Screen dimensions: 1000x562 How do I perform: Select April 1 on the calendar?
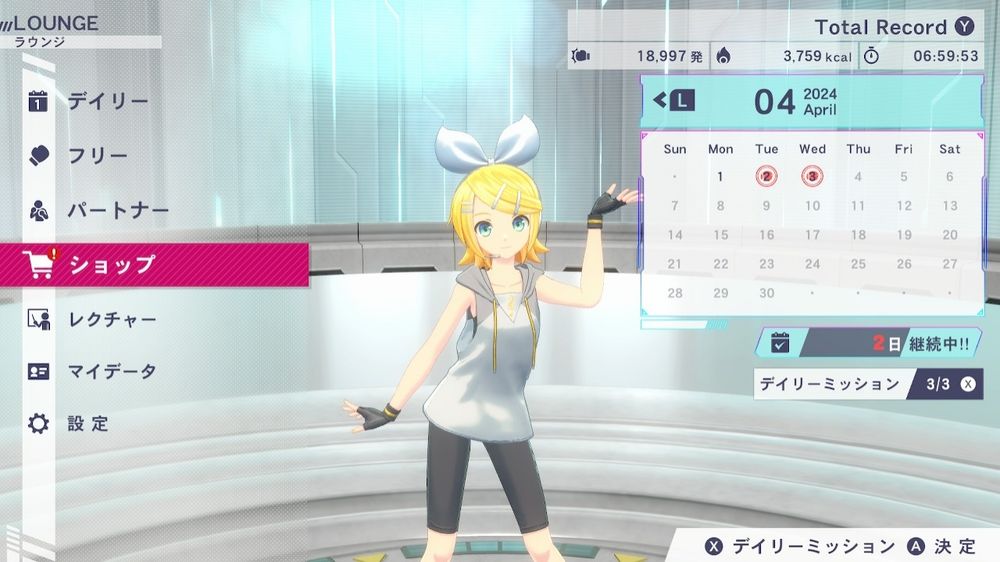720,177
